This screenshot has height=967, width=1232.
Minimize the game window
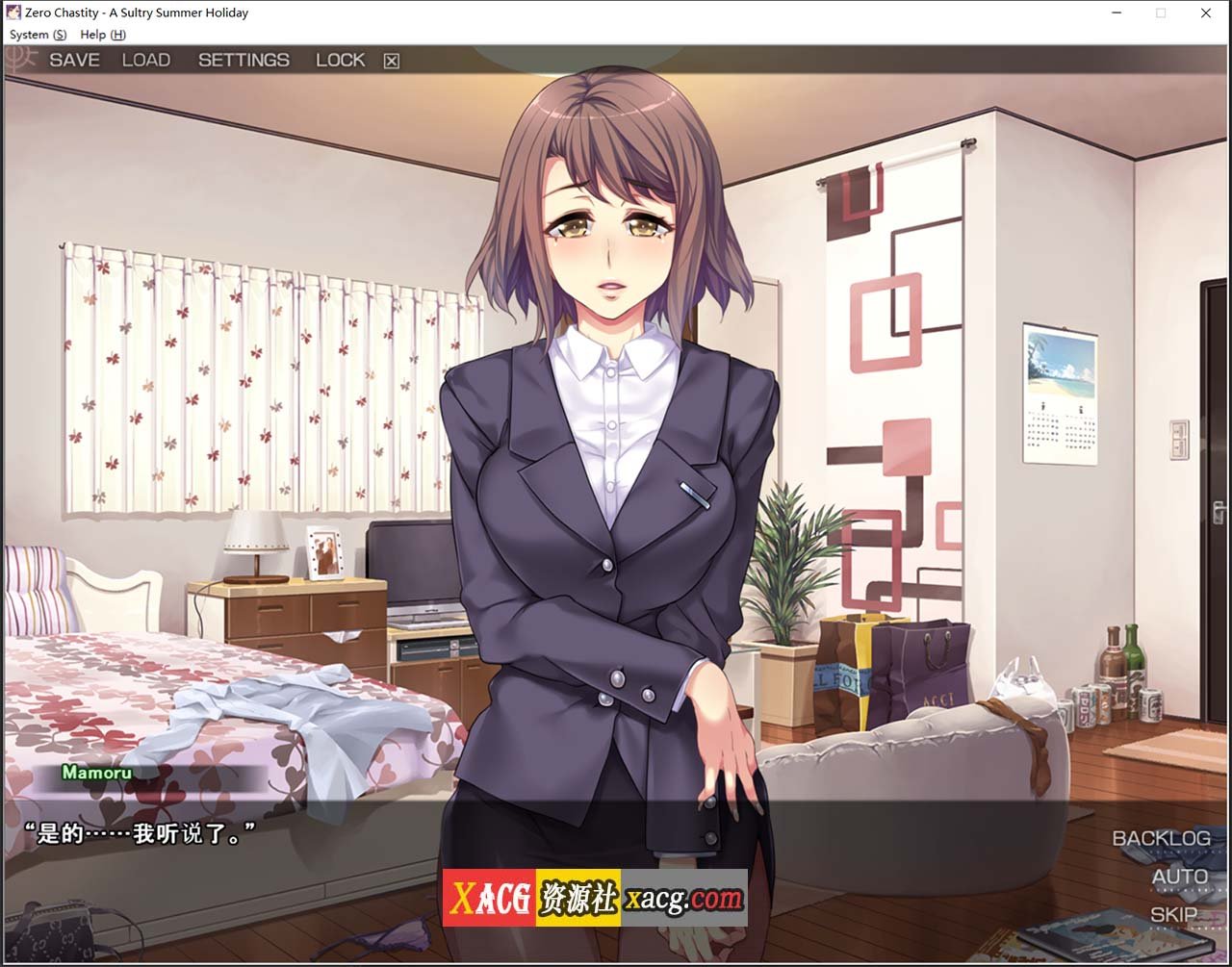click(x=1116, y=13)
